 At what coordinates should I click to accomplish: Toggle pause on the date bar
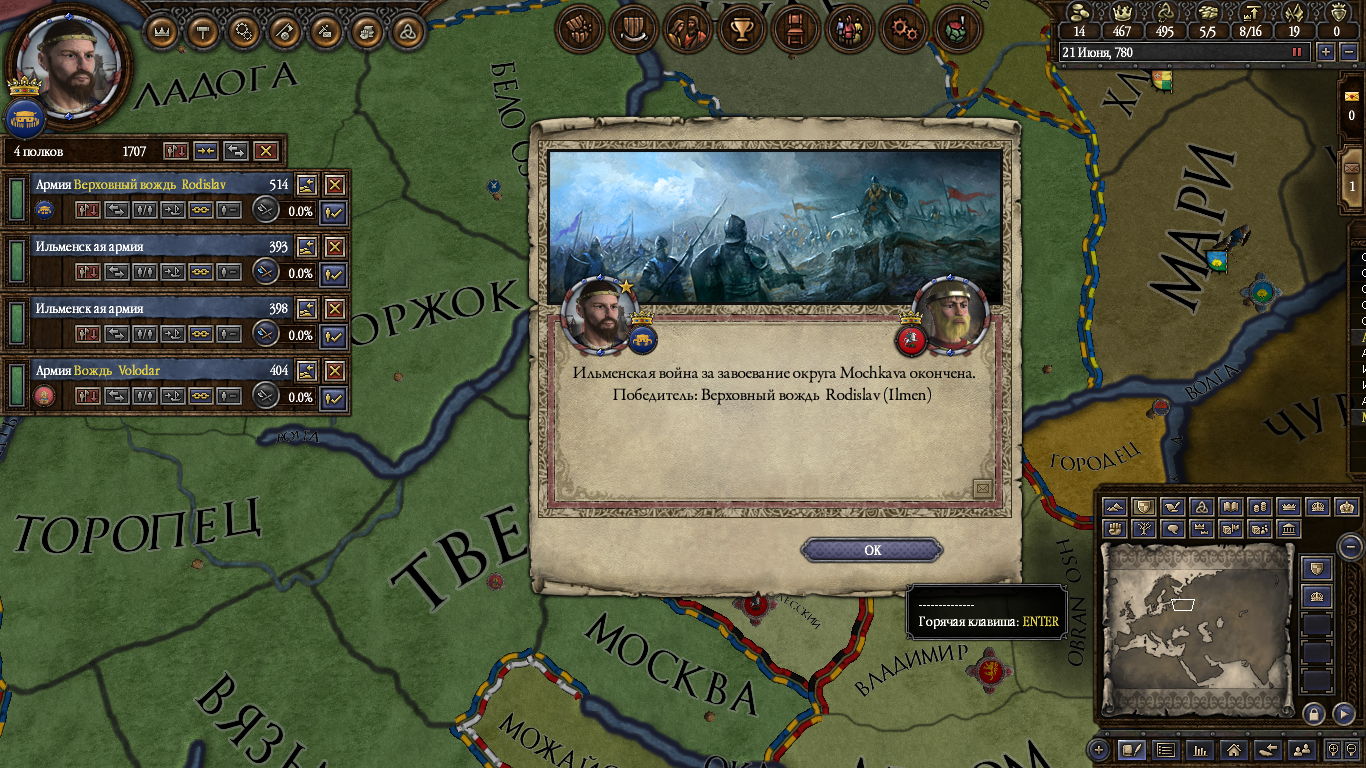point(1298,52)
